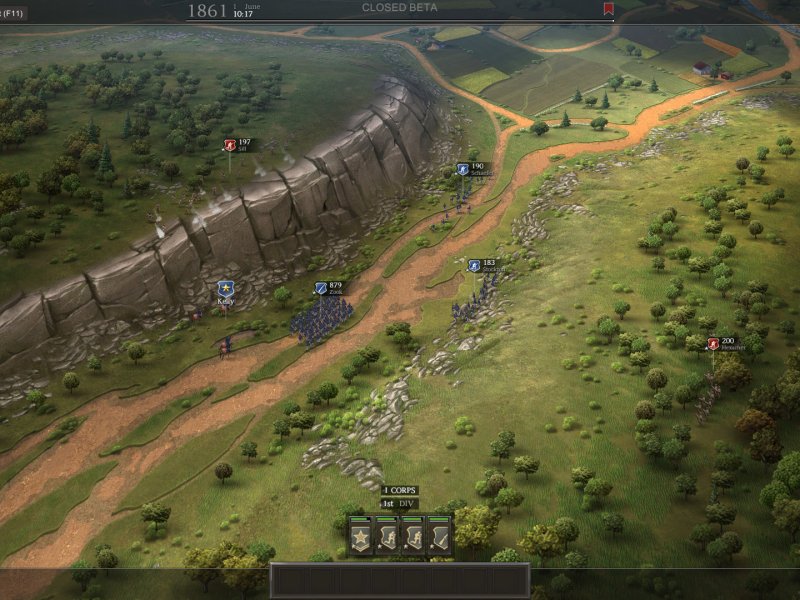Select the general's star unit card
Viewport: 800px width, 600px height.
(x=360, y=537)
